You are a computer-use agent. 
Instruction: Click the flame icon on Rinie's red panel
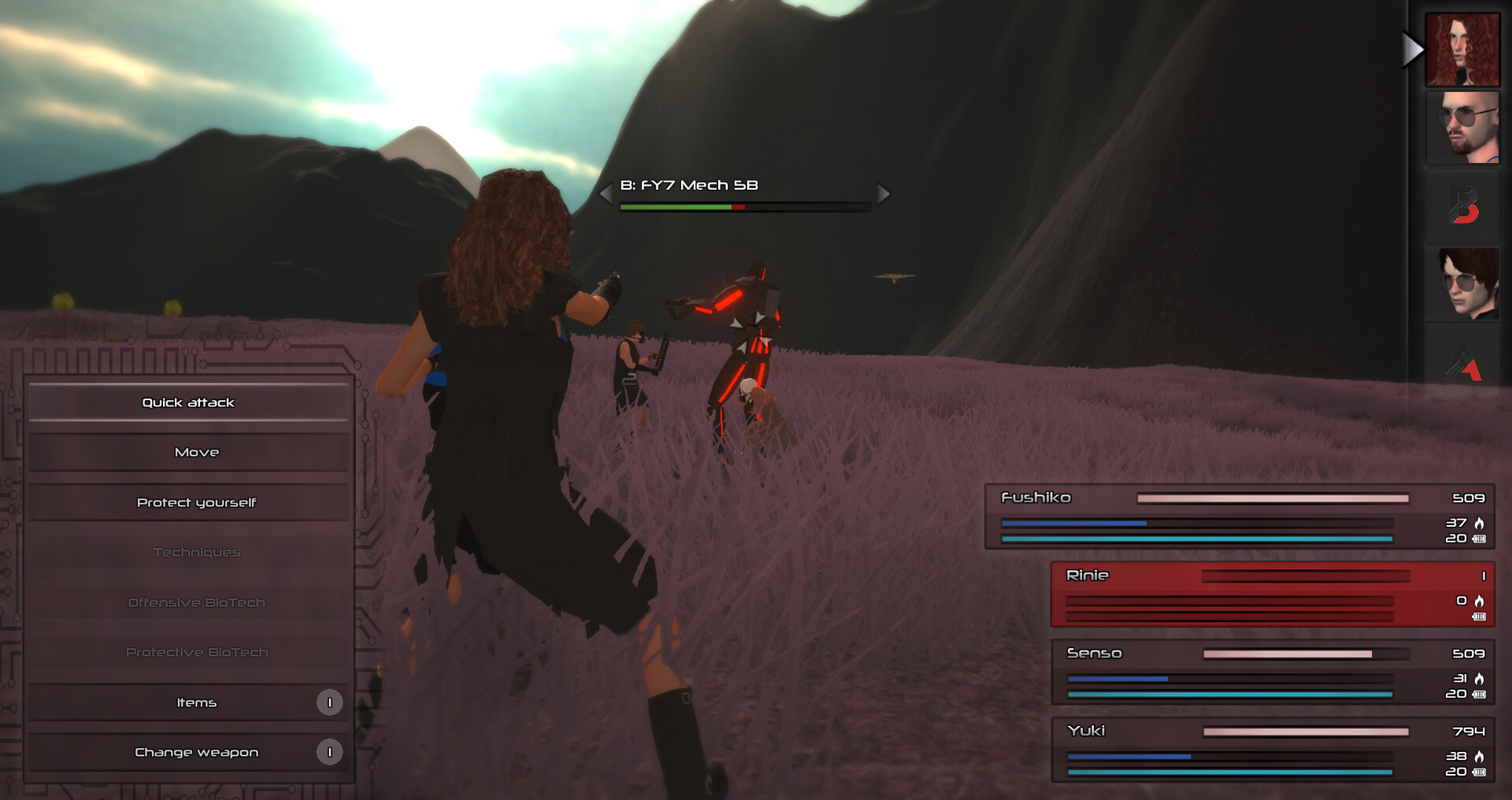(1480, 600)
